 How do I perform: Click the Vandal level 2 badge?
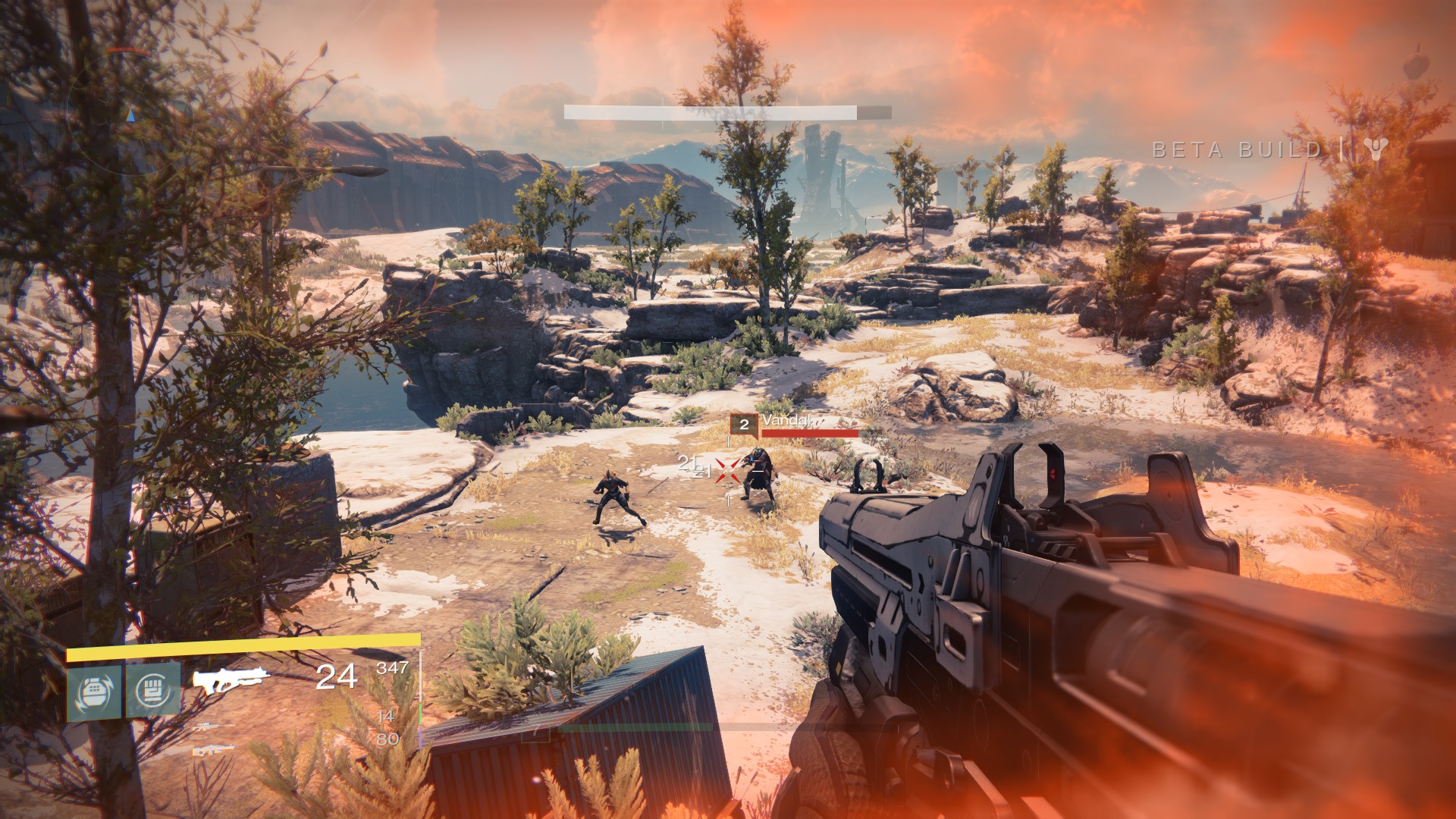(744, 425)
